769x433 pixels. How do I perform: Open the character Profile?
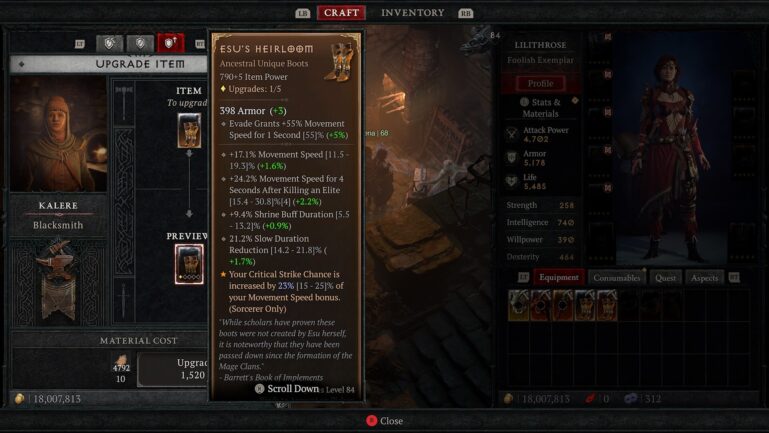(540, 84)
